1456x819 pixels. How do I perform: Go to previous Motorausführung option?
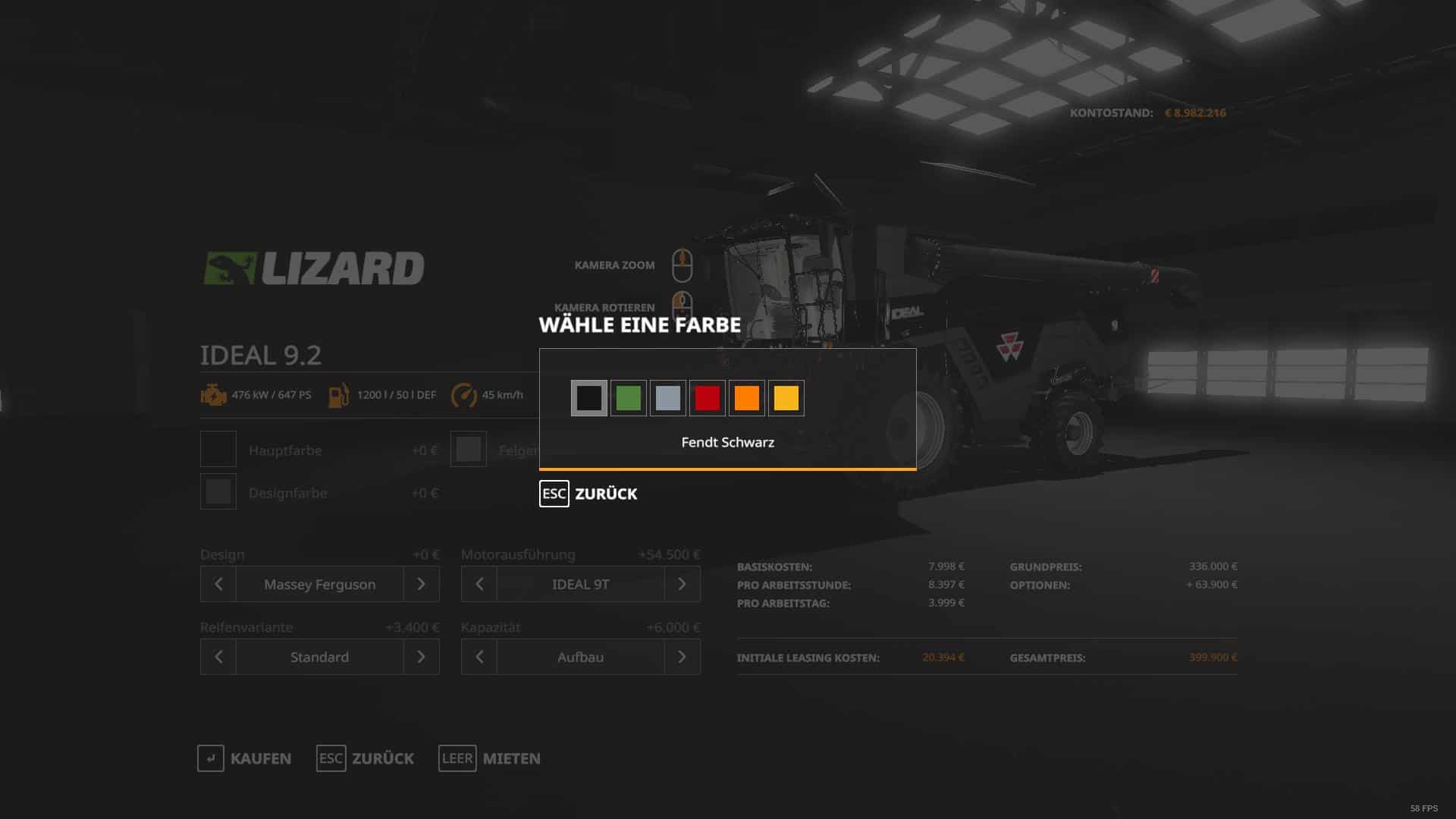point(479,584)
